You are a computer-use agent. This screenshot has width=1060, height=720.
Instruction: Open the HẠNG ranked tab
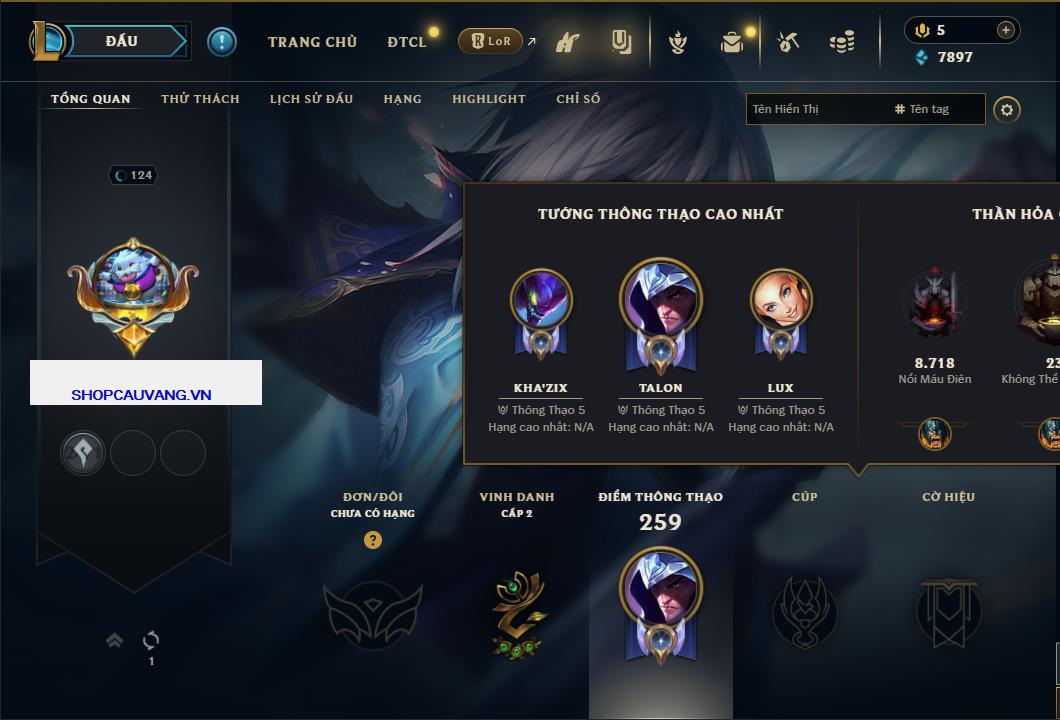[x=402, y=99]
